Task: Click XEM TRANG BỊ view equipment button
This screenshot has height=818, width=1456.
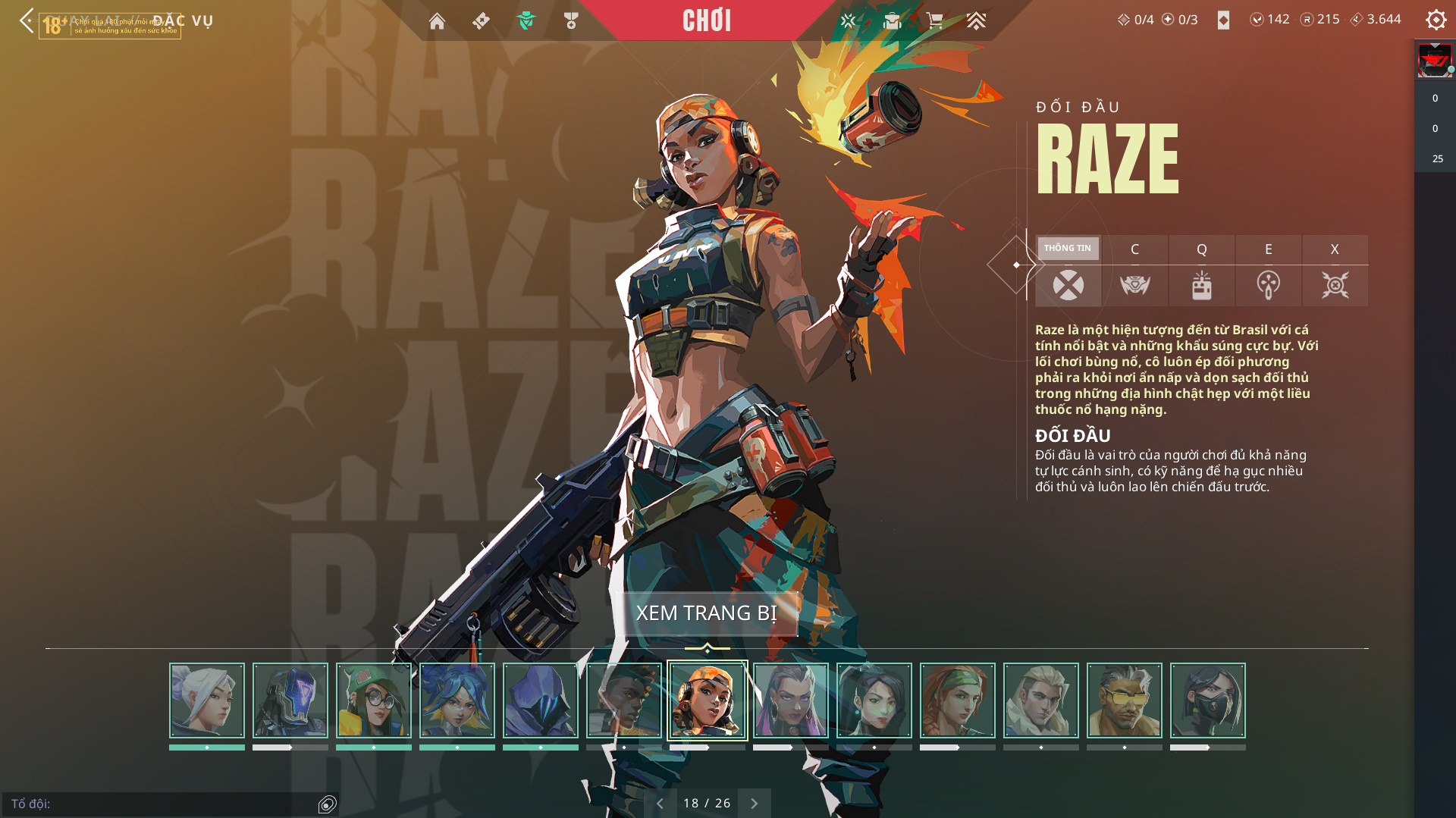Action: [707, 613]
